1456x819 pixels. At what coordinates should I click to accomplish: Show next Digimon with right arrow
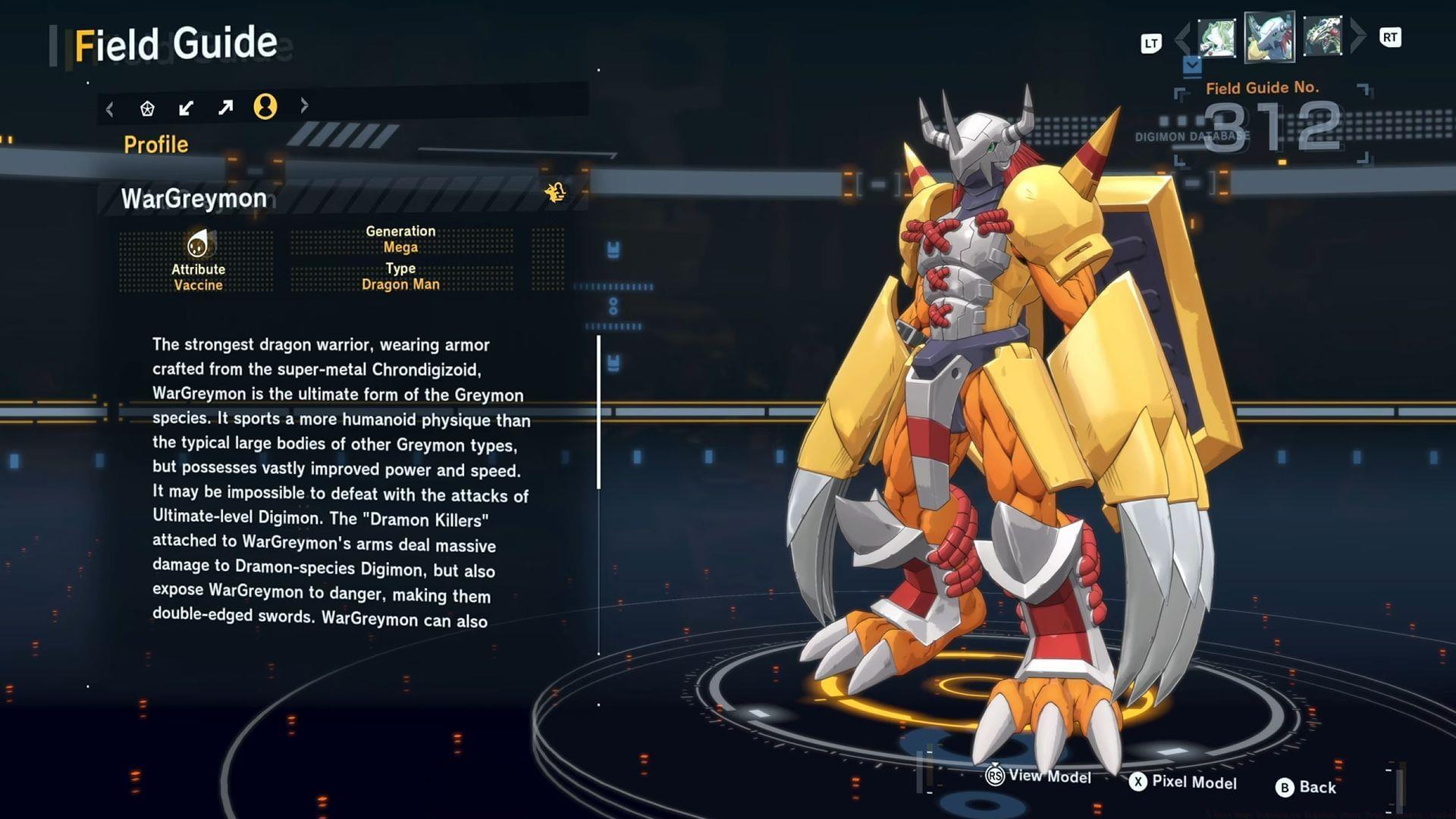click(x=1358, y=35)
